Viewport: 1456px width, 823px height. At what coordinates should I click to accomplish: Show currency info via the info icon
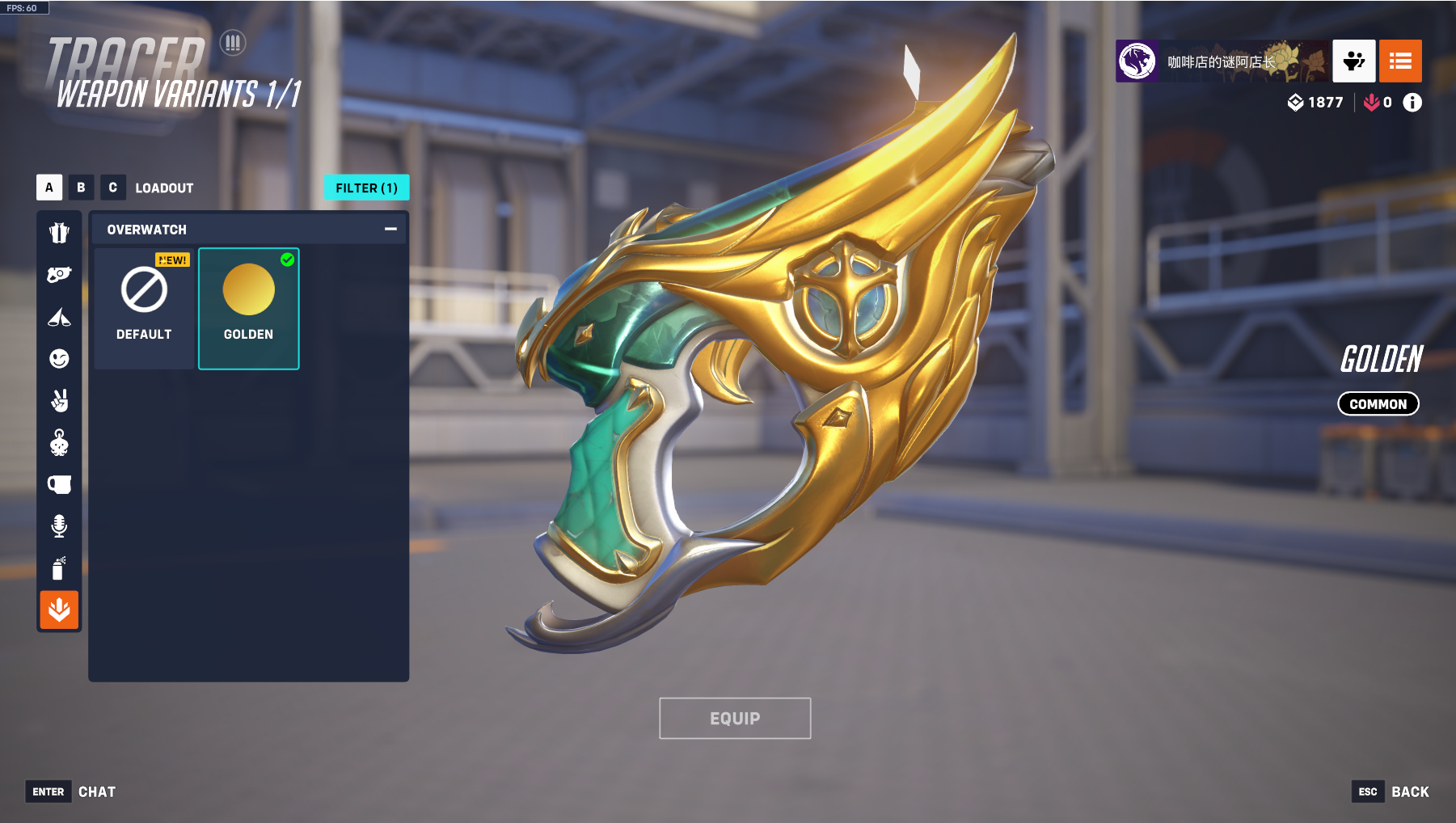(x=1412, y=103)
